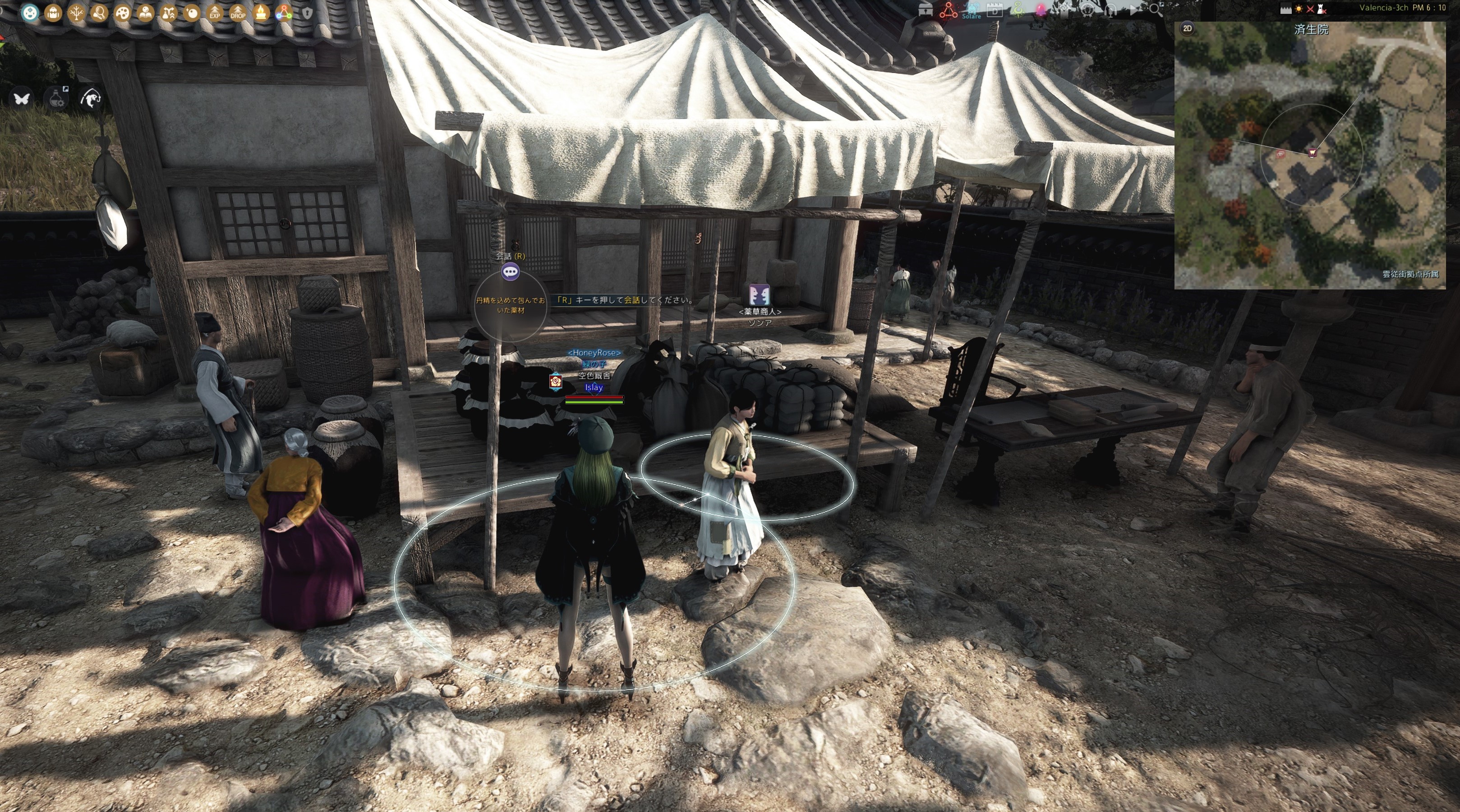Click the minimap showing 済生院
The image size is (1460, 812).
(x=1309, y=159)
